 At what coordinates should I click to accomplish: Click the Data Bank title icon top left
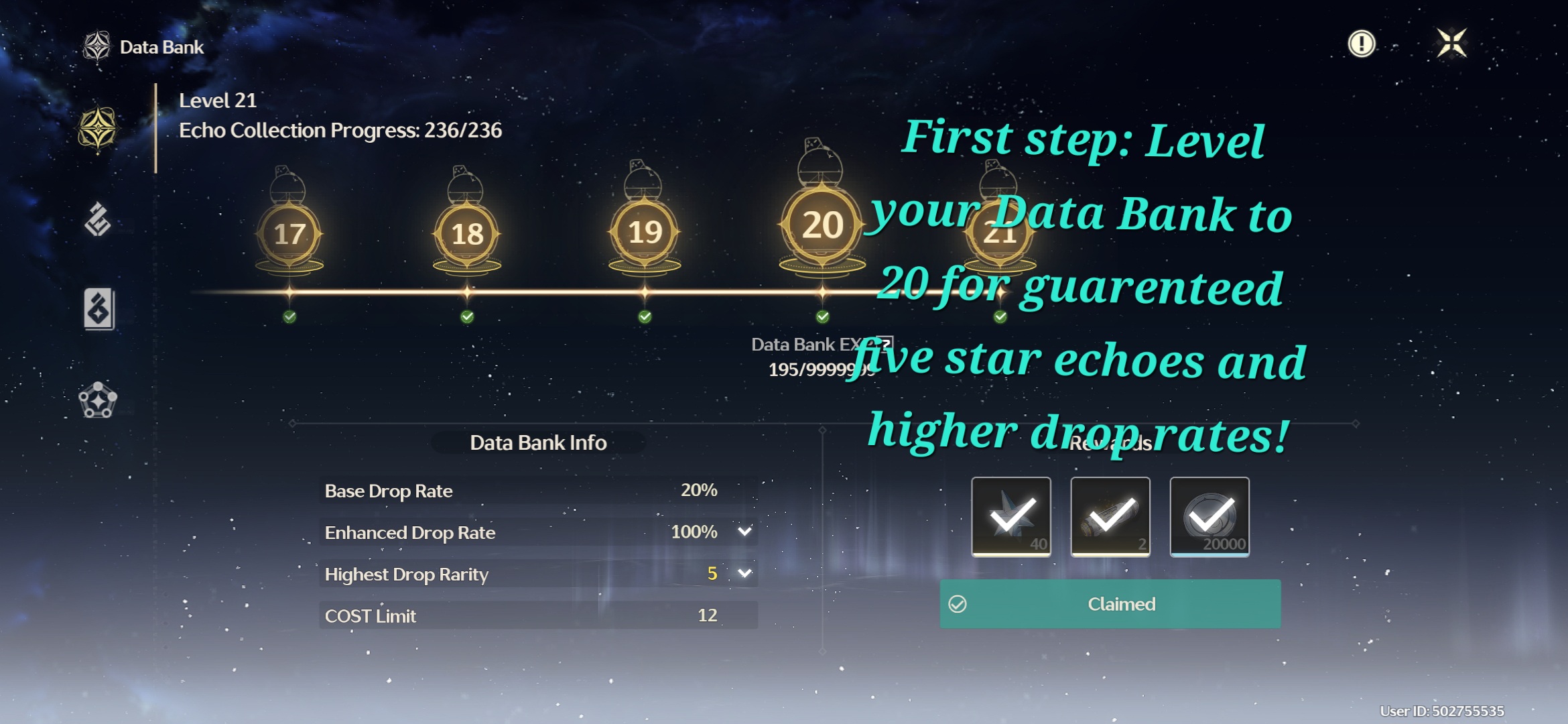[x=99, y=46]
